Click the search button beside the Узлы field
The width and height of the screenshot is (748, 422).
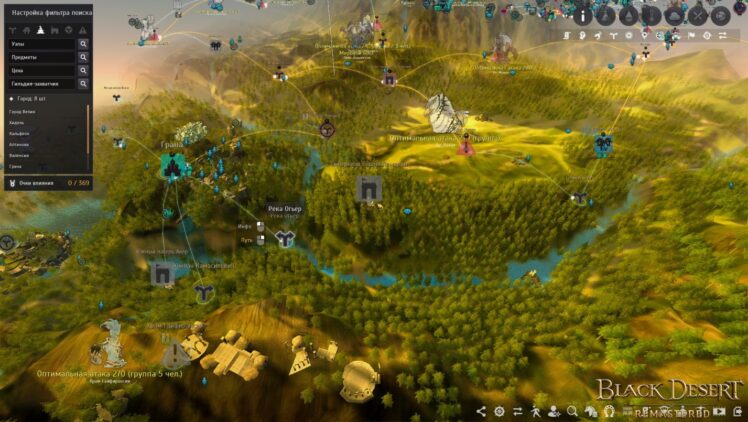pos(83,44)
